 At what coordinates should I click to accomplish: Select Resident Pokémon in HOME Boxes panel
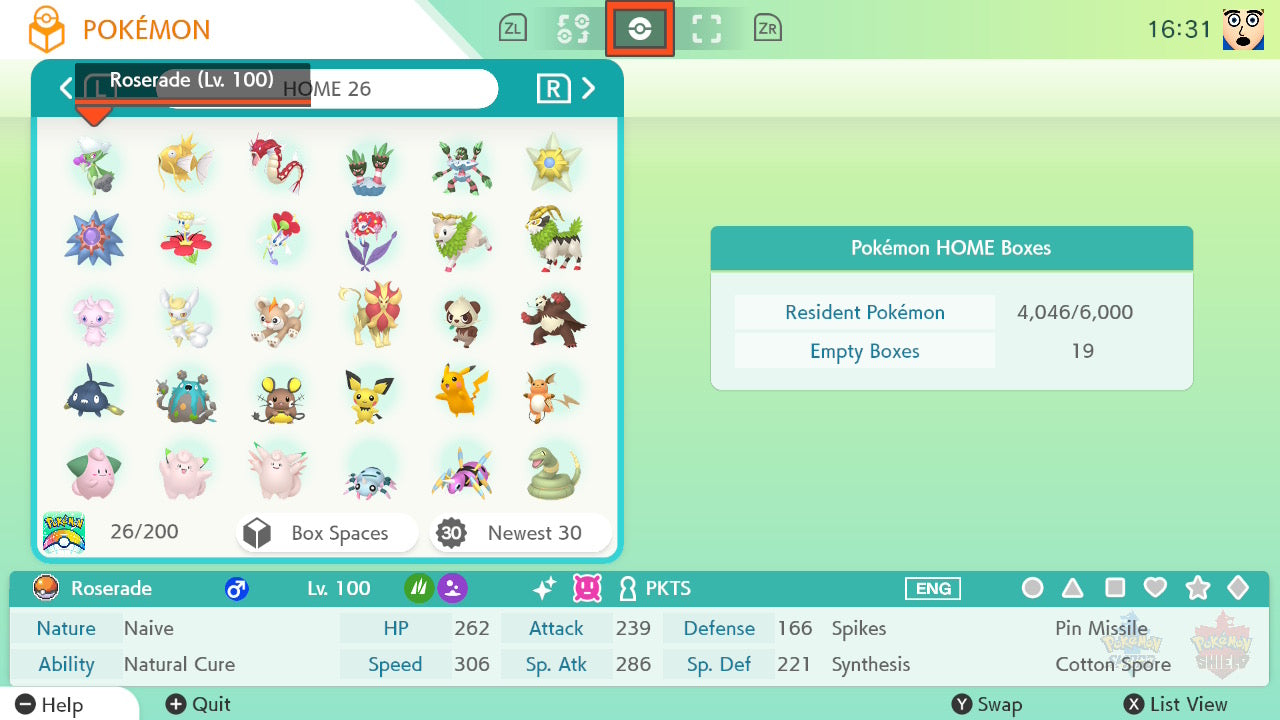[x=864, y=312]
